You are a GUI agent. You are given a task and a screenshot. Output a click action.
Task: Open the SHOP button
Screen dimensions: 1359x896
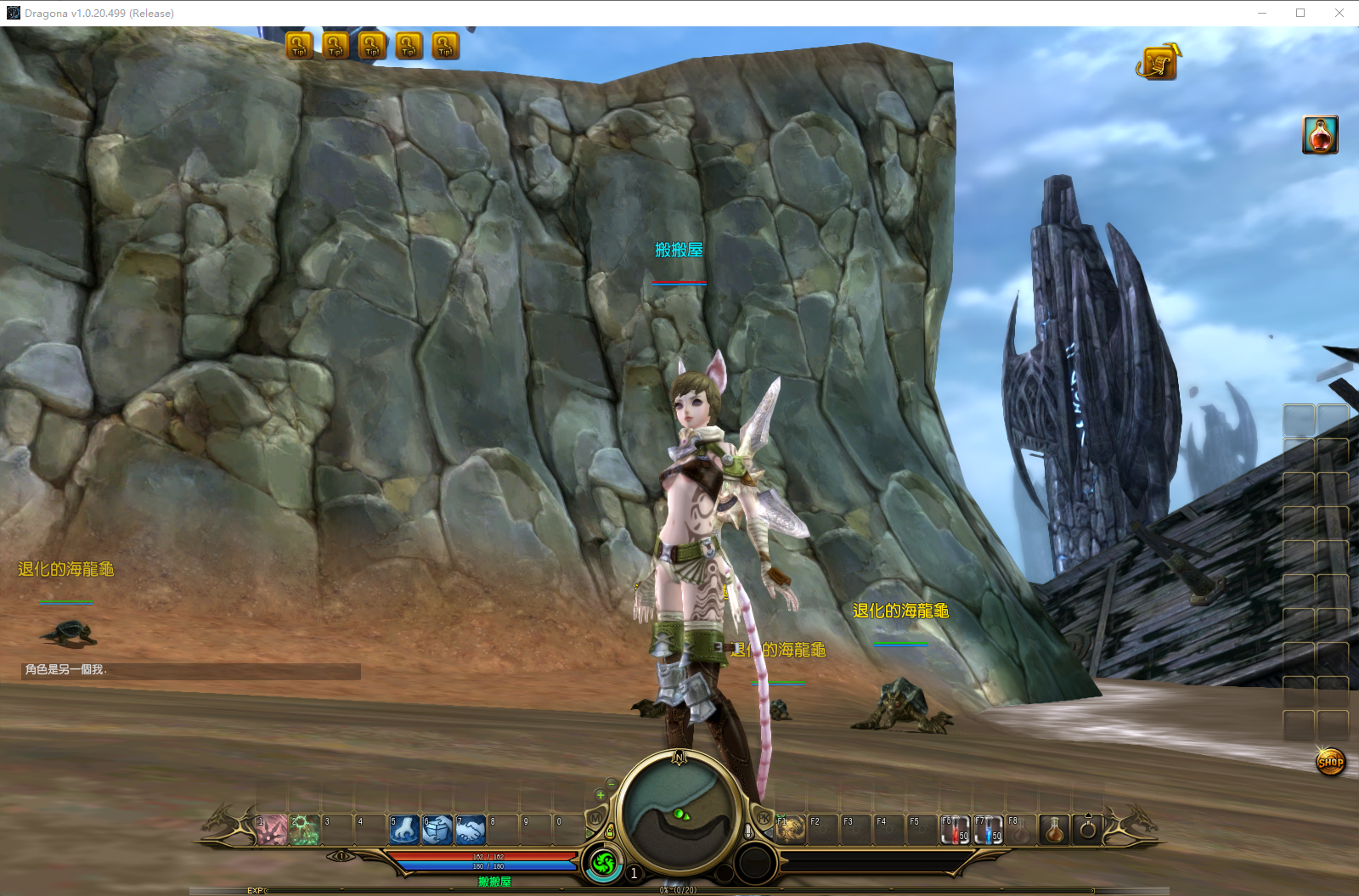pos(1330,762)
